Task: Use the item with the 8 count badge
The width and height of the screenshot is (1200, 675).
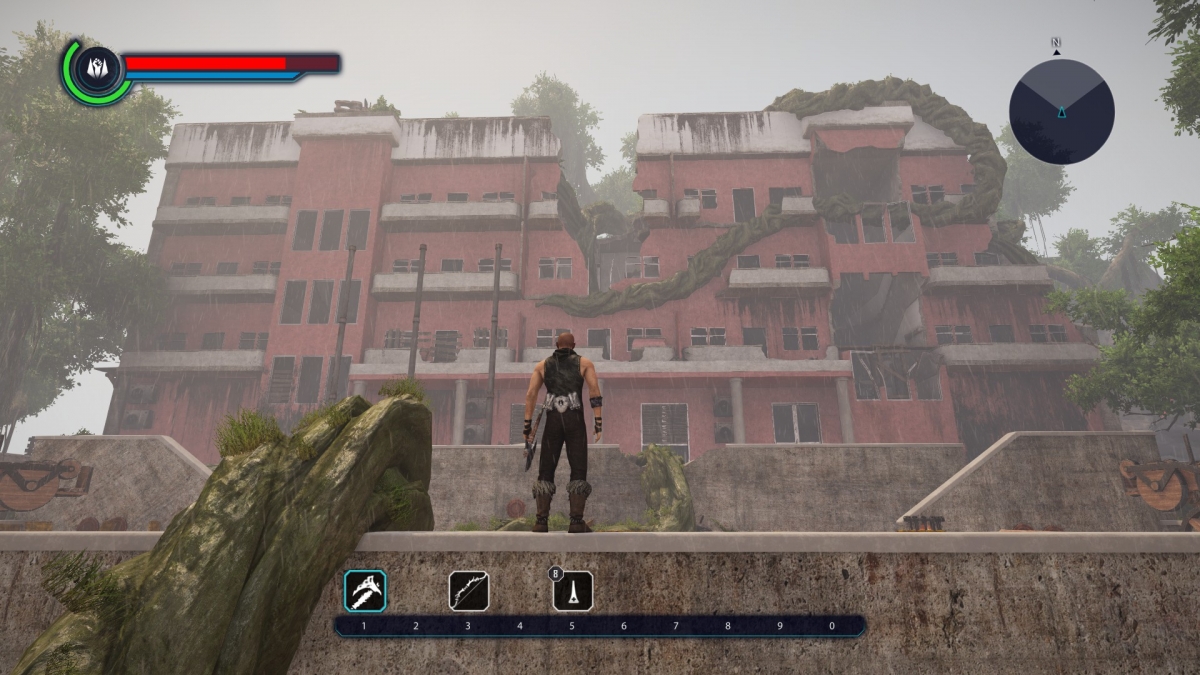Action: [x=573, y=591]
